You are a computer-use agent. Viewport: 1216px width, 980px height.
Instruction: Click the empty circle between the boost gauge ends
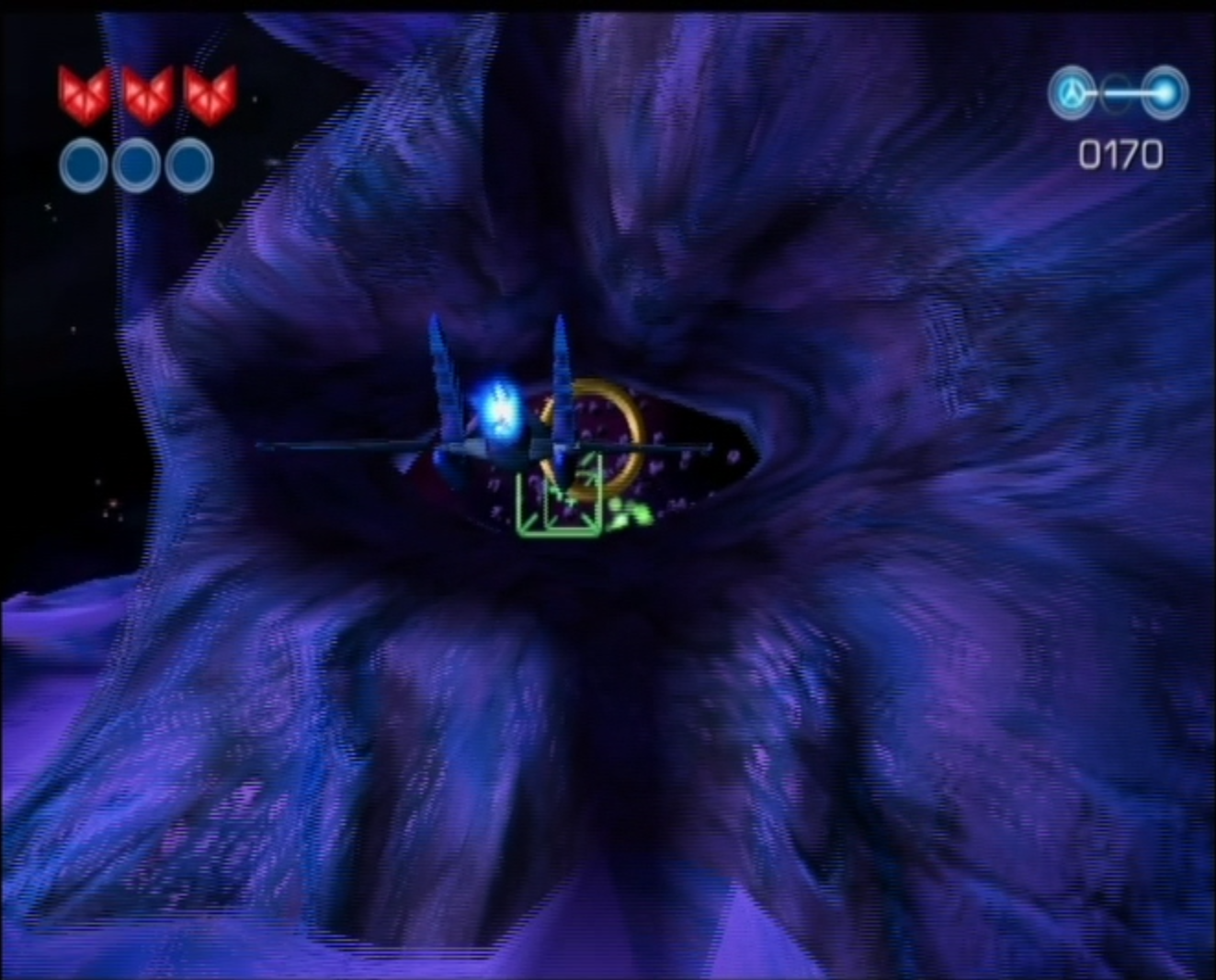[x=1115, y=91]
